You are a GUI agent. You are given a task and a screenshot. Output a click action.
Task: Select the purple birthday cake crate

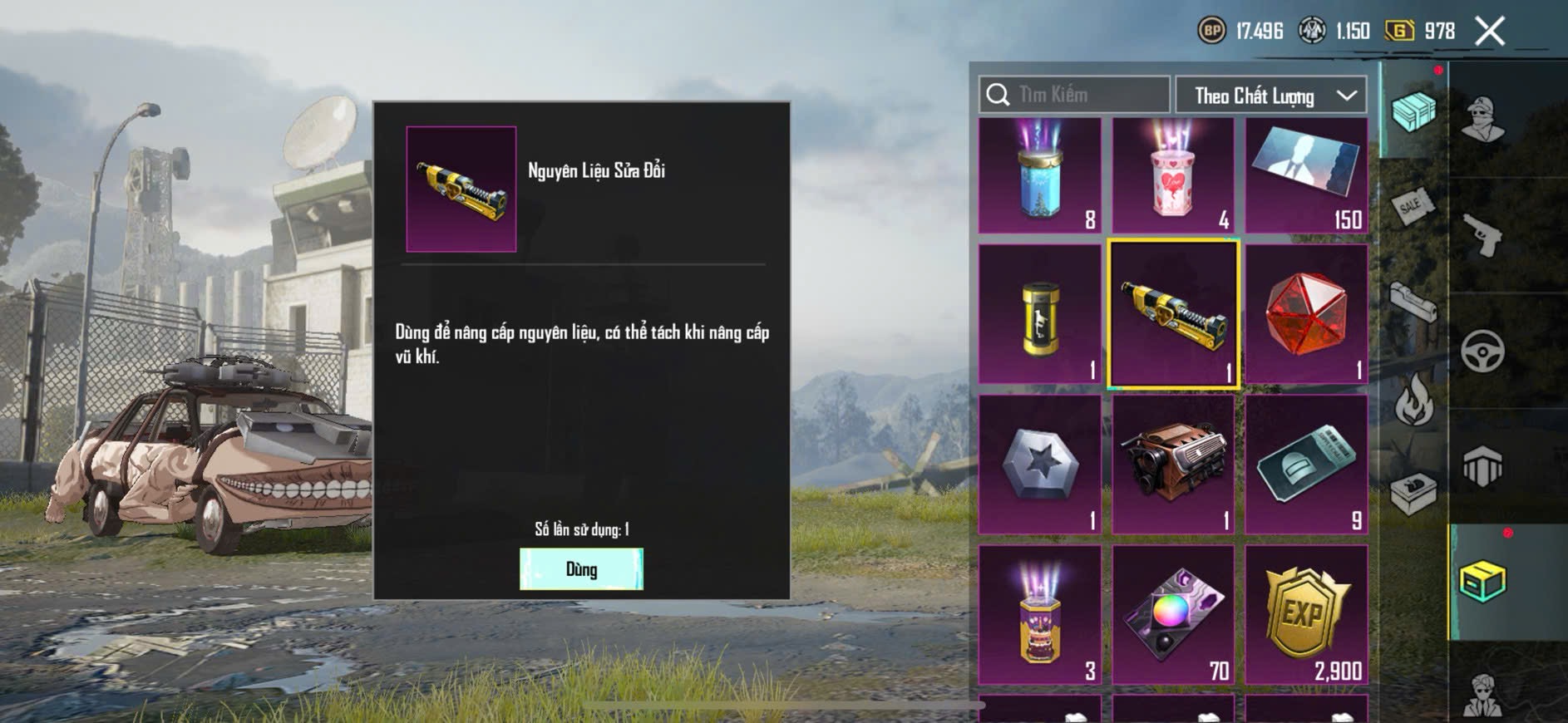(x=1040, y=615)
